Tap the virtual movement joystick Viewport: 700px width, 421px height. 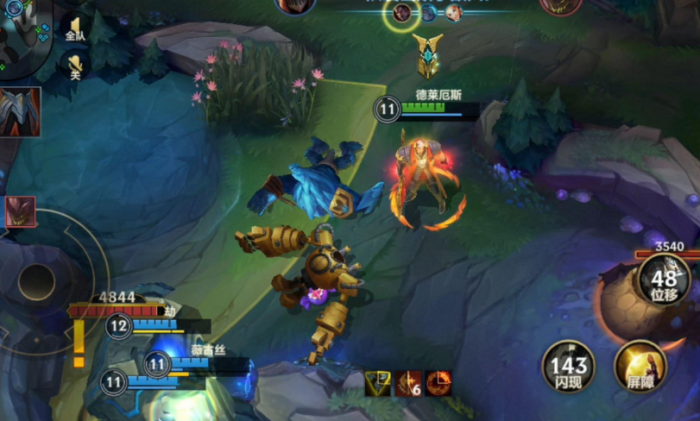pos(37,282)
